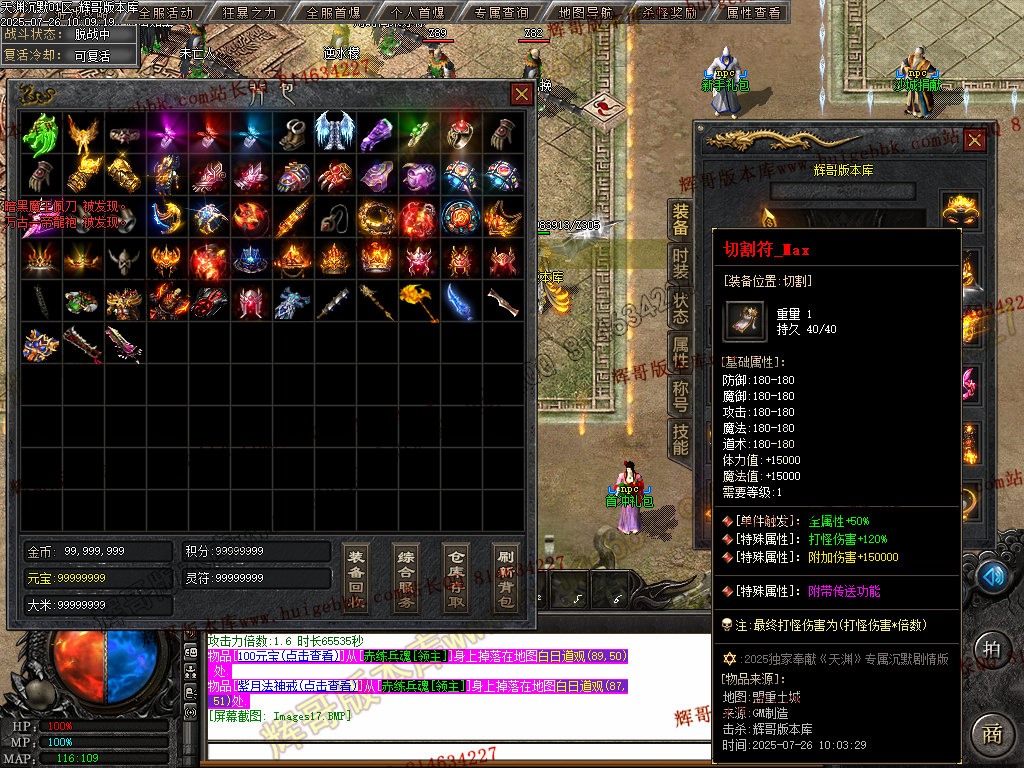This screenshot has height=768, width=1024.
Task: Switch to the 装备 equipment tab
Action: (680, 221)
